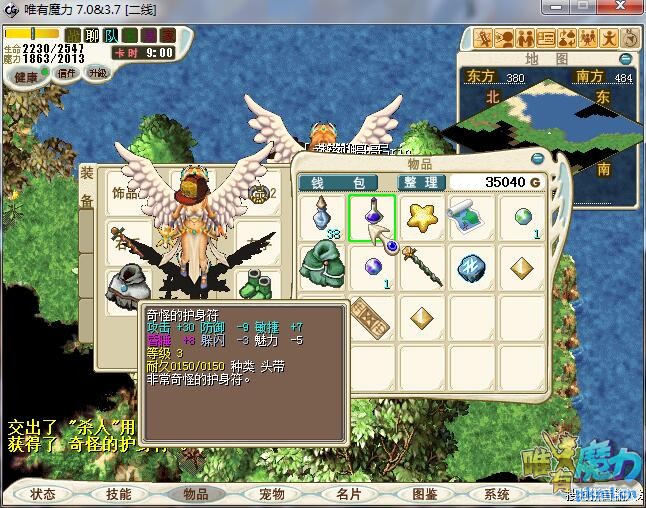Click the 信件 mail button
Image resolution: width=646 pixels, height=508 pixels.
[x=67, y=73]
